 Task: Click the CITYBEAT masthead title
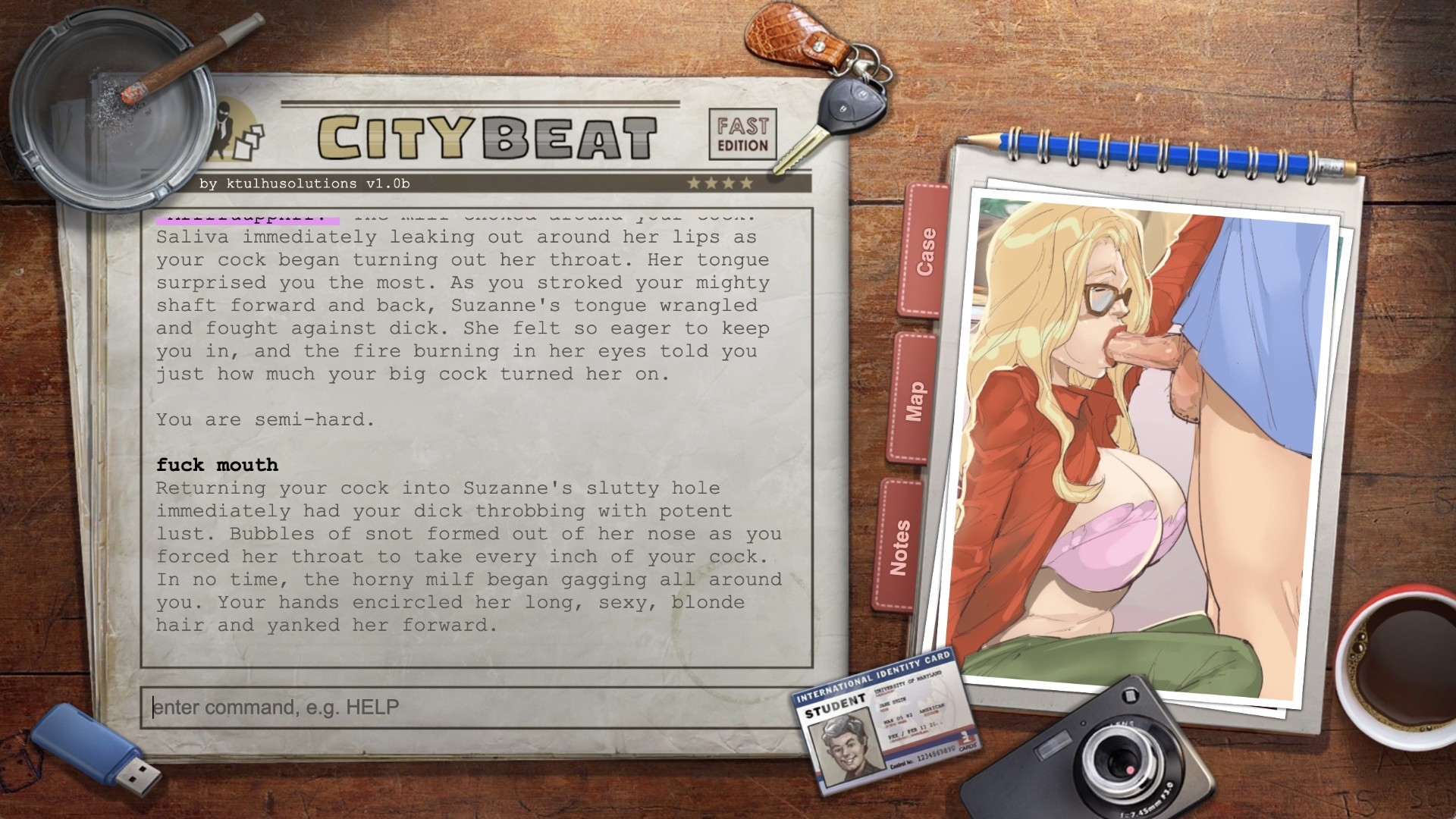[485, 136]
